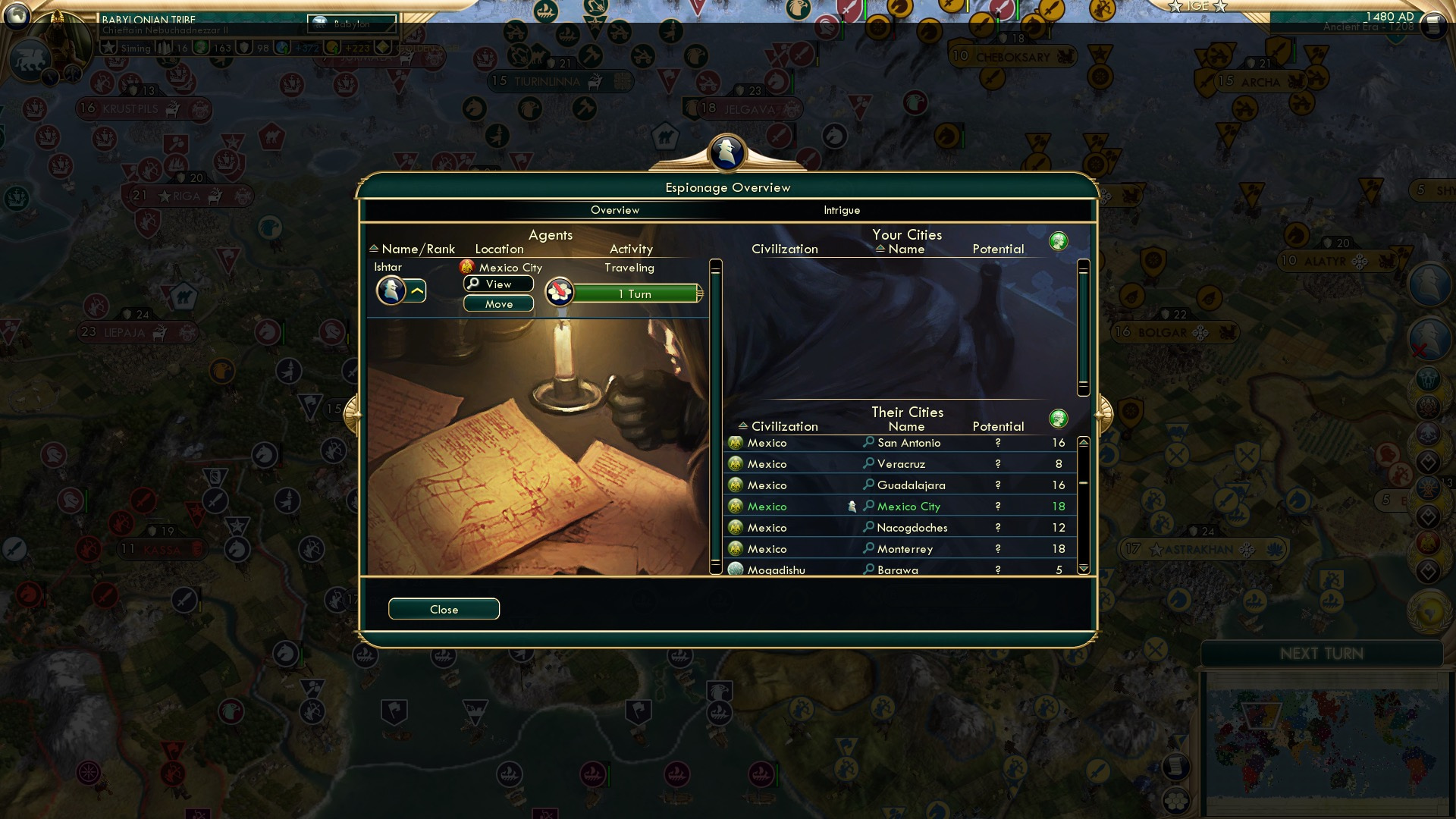Screen dimensions: 1456x819
Task: Click the scroll-down arrow of Their Cities list
Action: 1083,567
